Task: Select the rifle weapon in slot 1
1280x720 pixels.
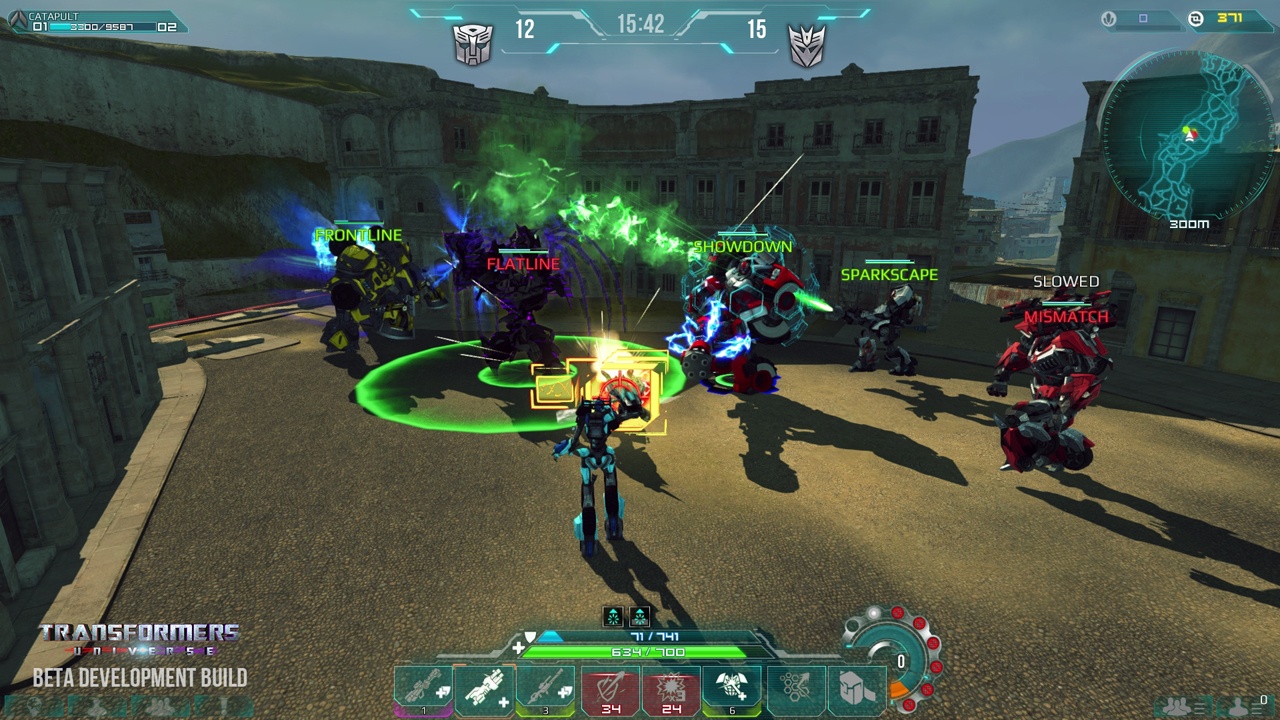Action: point(423,690)
